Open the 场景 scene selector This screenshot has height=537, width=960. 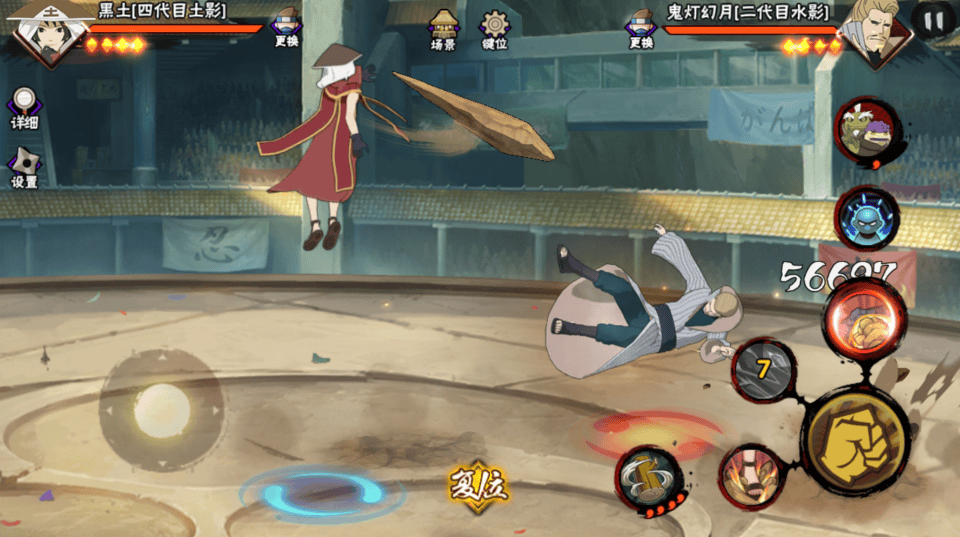coord(443,30)
